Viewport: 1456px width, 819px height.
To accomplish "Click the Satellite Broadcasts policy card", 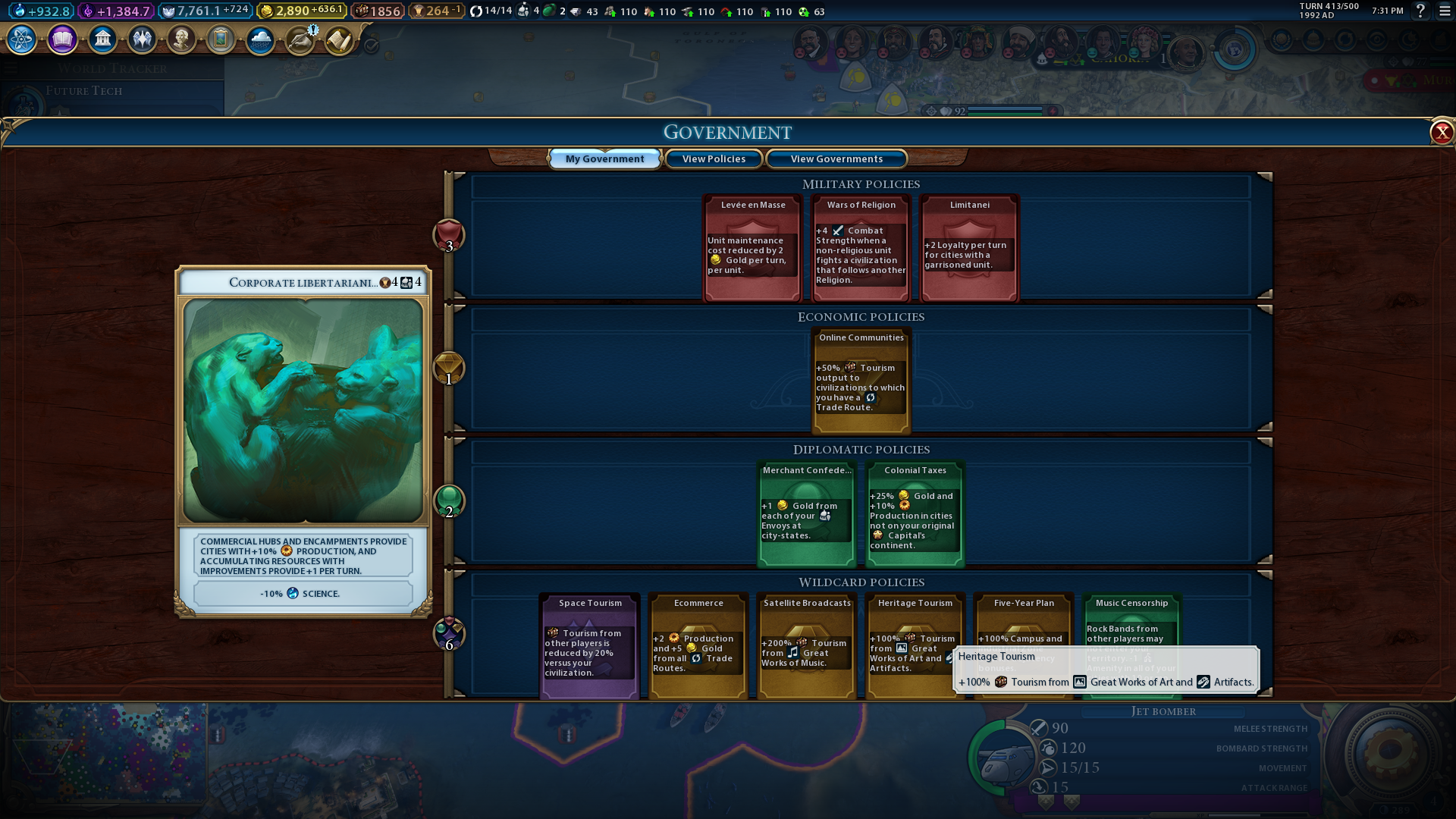I will pos(807,647).
